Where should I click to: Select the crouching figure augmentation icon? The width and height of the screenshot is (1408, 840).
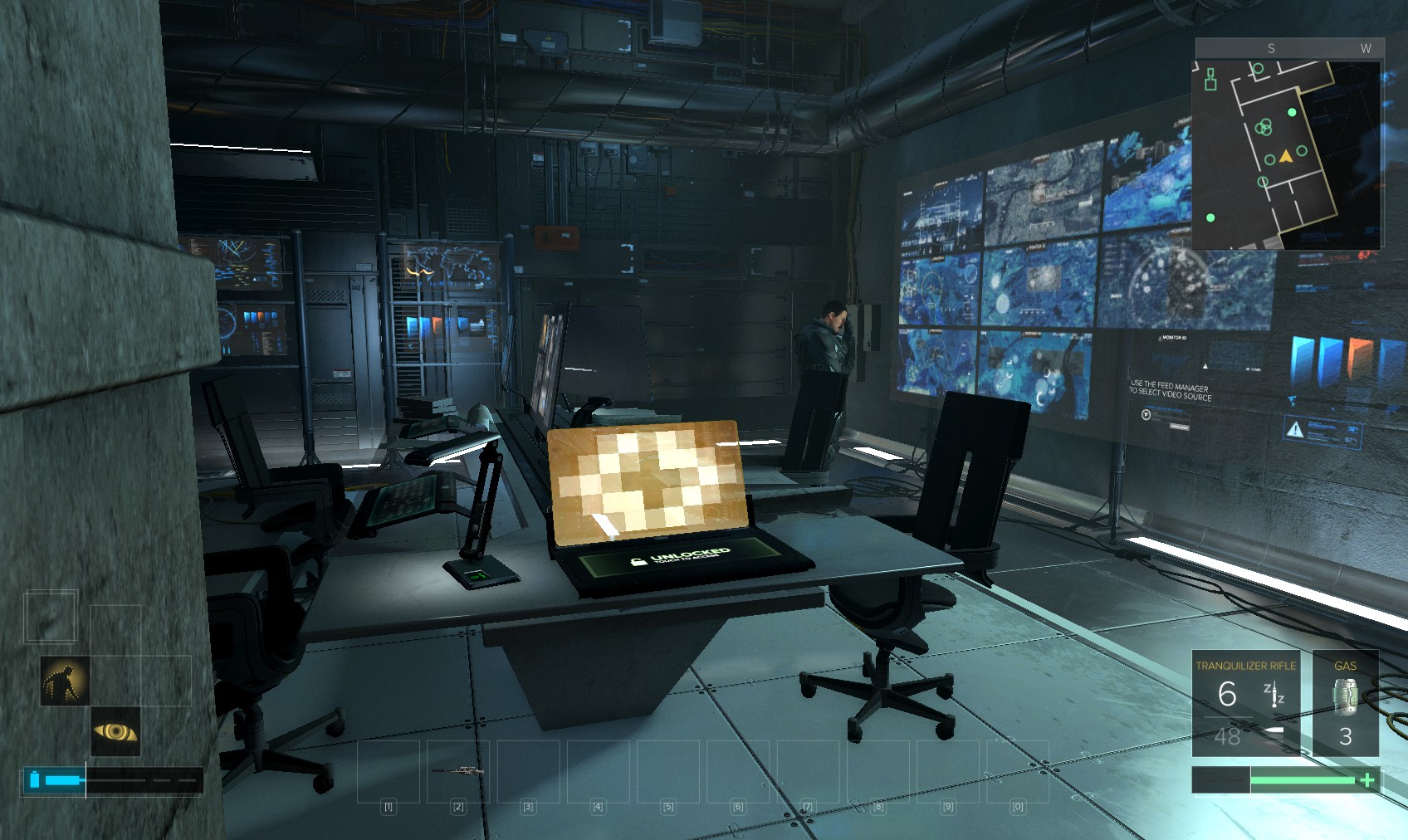click(x=65, y=681)
